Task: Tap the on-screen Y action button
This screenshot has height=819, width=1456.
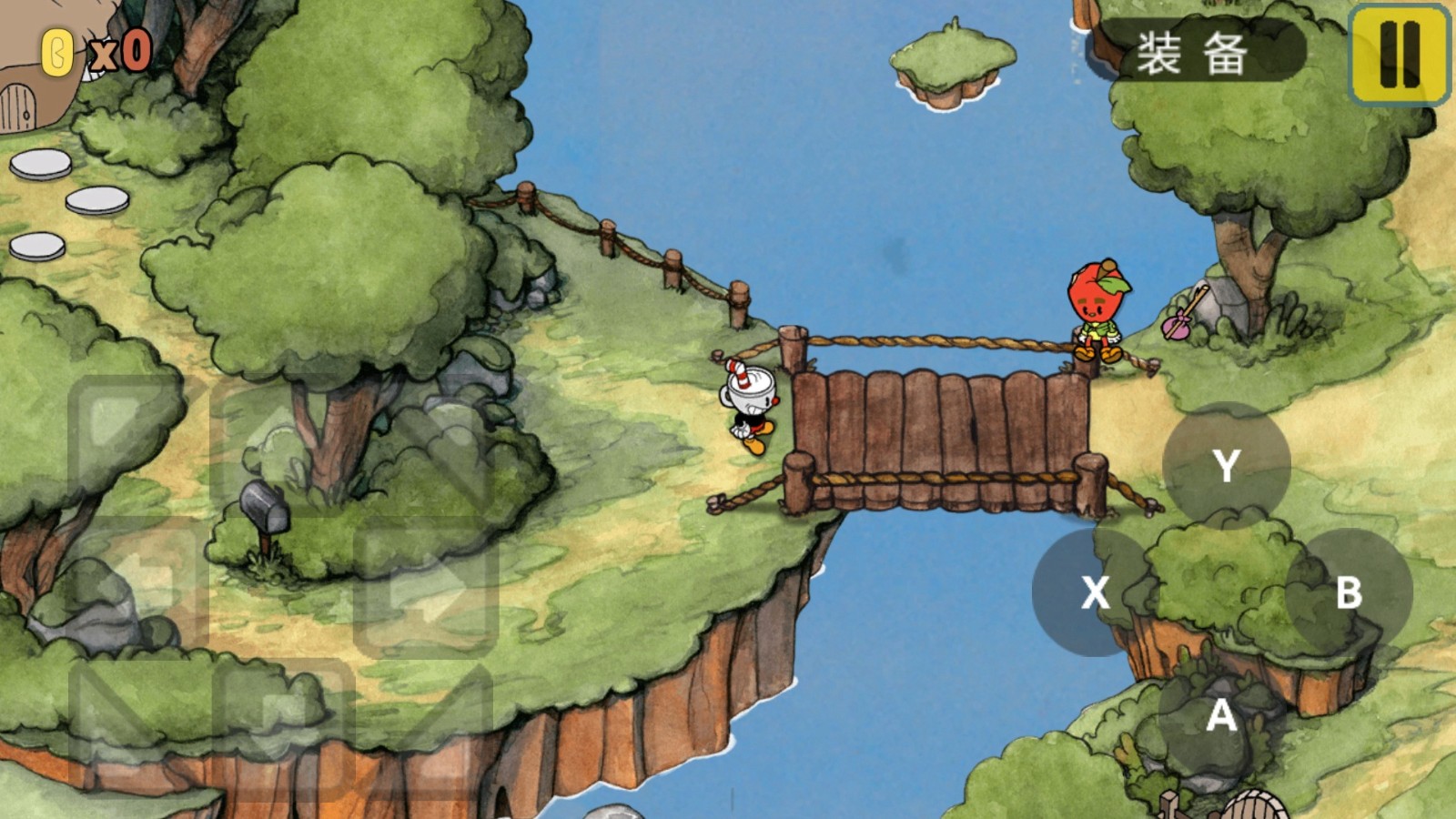Action: point(1226,465)
